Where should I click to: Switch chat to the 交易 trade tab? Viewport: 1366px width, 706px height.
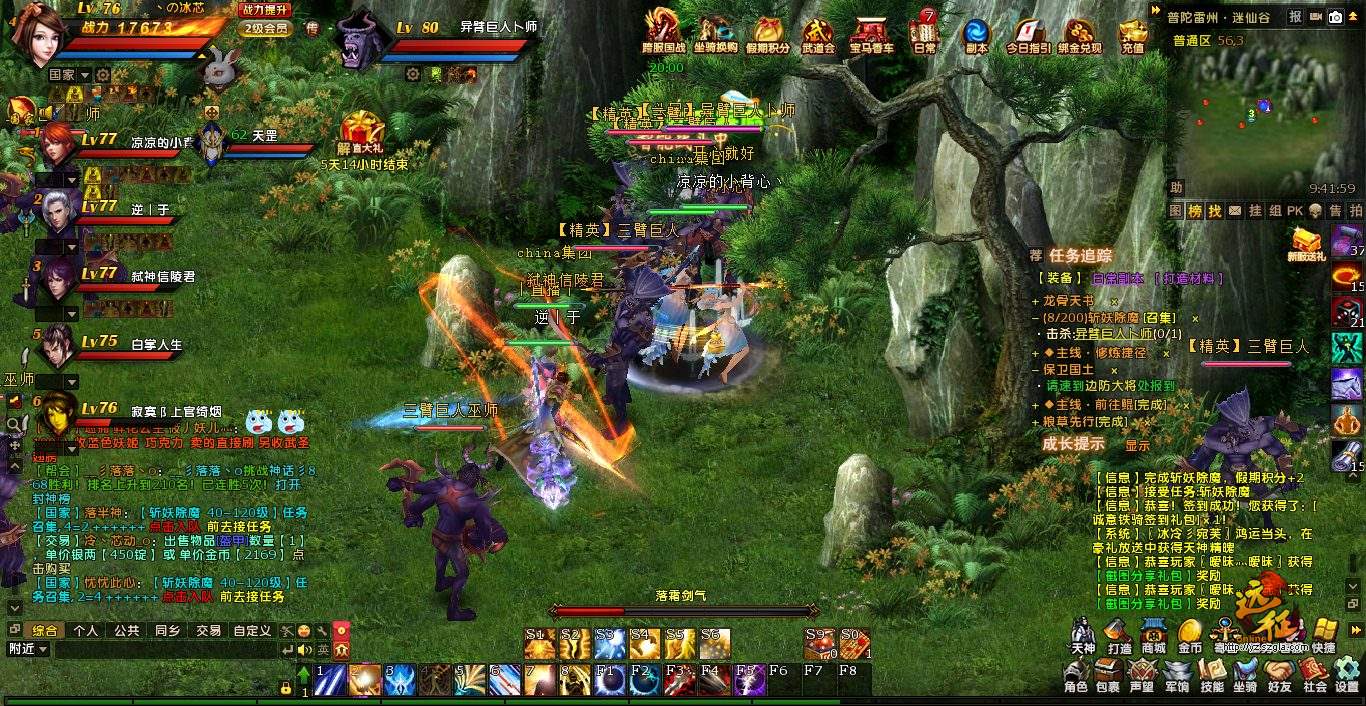tap(208, 630)
